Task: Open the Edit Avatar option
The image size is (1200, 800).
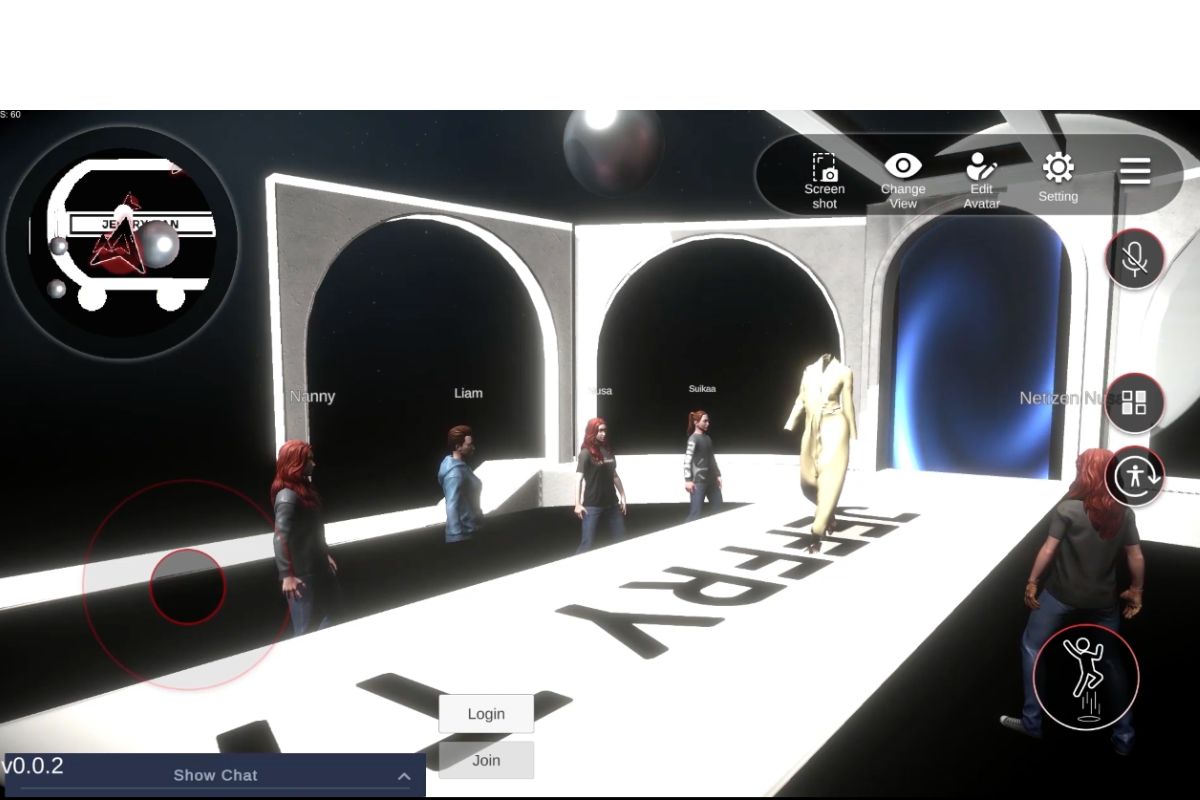Action: click(981, 180)
